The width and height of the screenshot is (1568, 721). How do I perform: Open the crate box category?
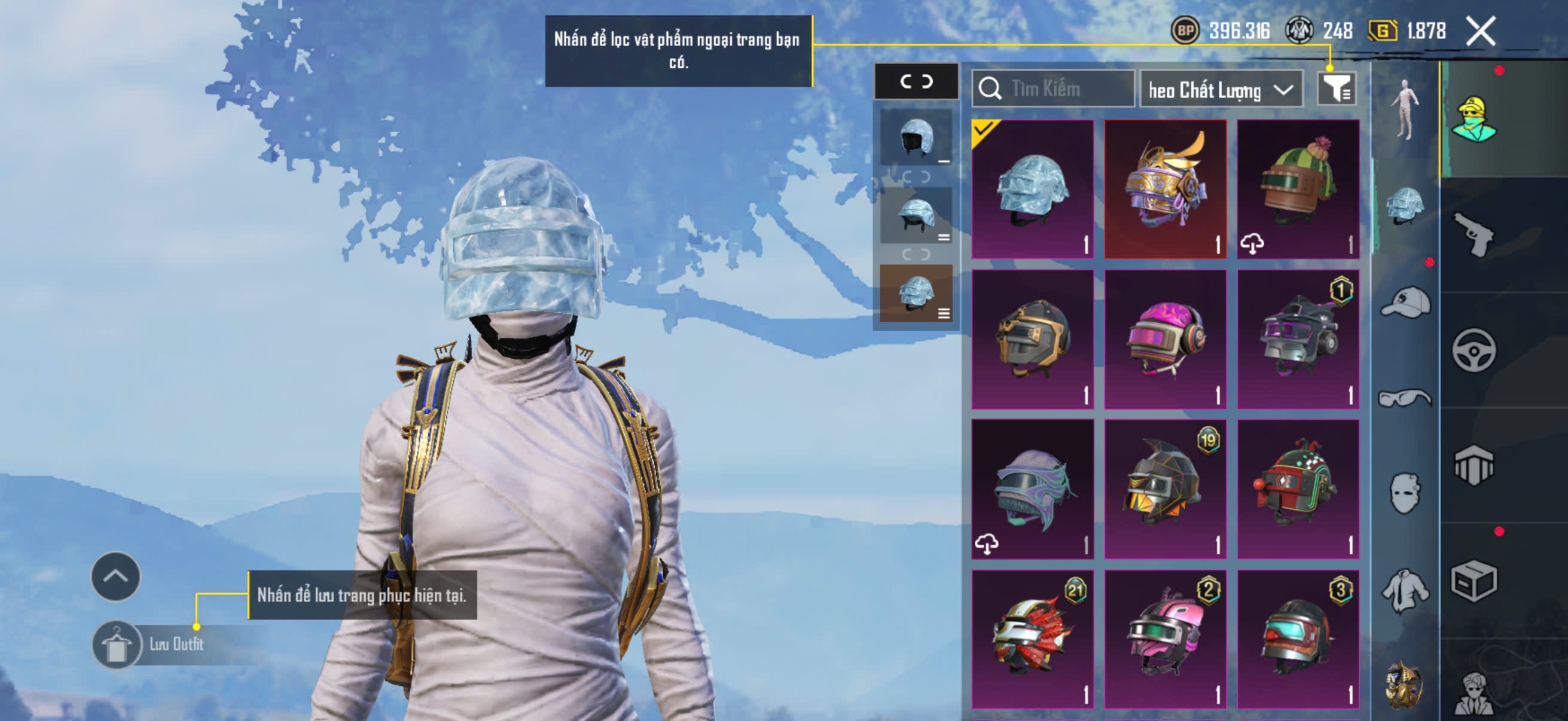coord(1474,581)
